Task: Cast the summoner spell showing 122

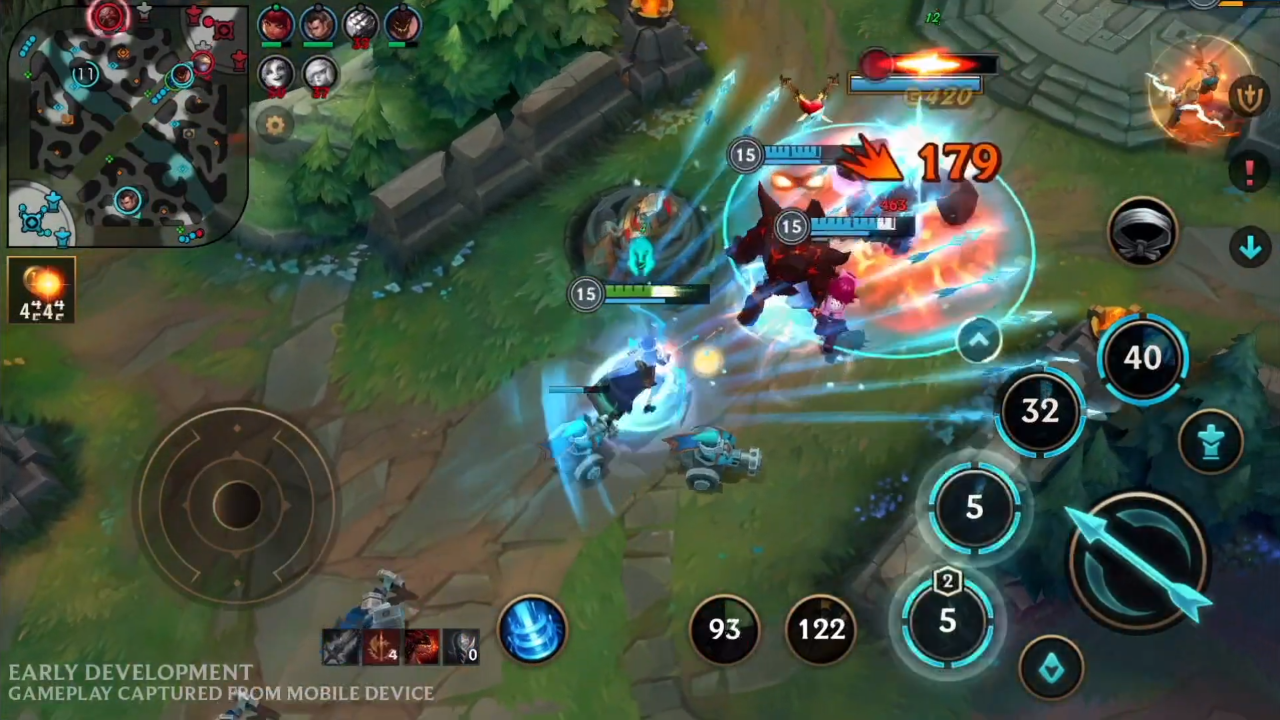Action: coord(821,629)
